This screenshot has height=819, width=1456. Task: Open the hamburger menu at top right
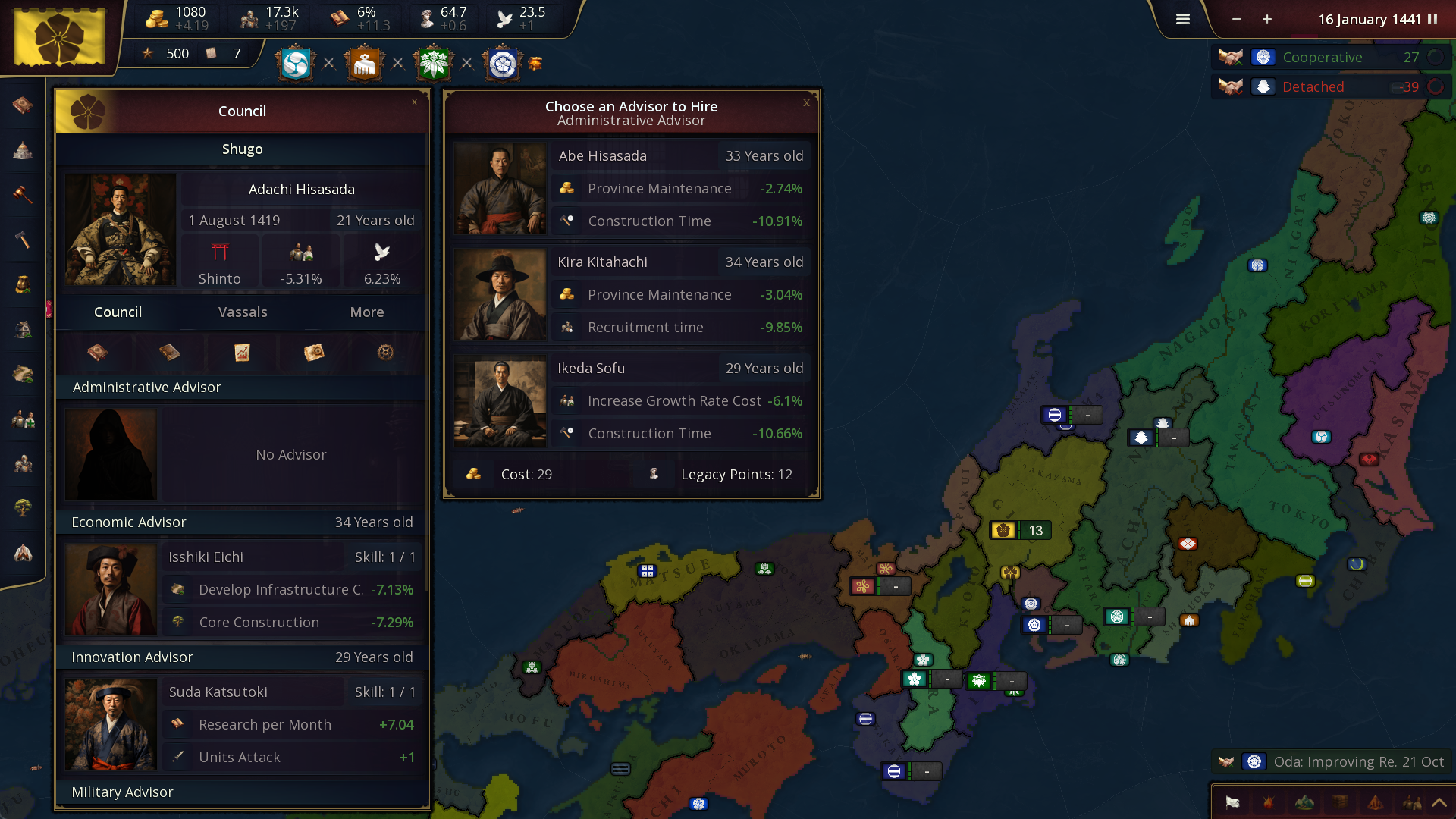click(x=1182, y=19)
